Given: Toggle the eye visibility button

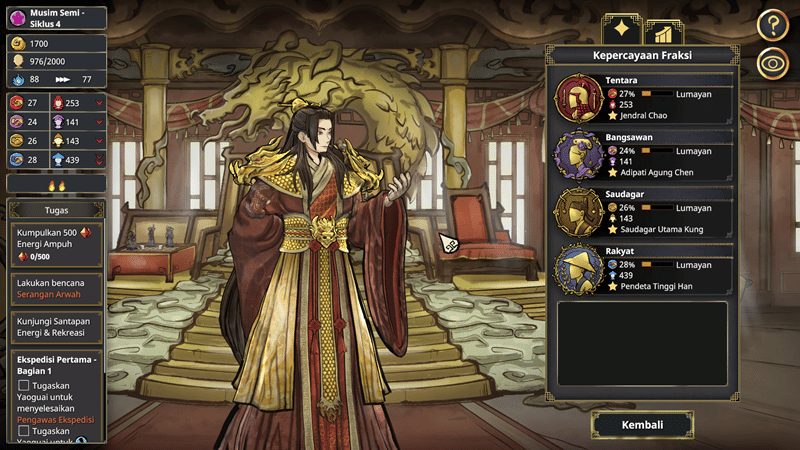Looking at the screenshot, I should [773, 64].
